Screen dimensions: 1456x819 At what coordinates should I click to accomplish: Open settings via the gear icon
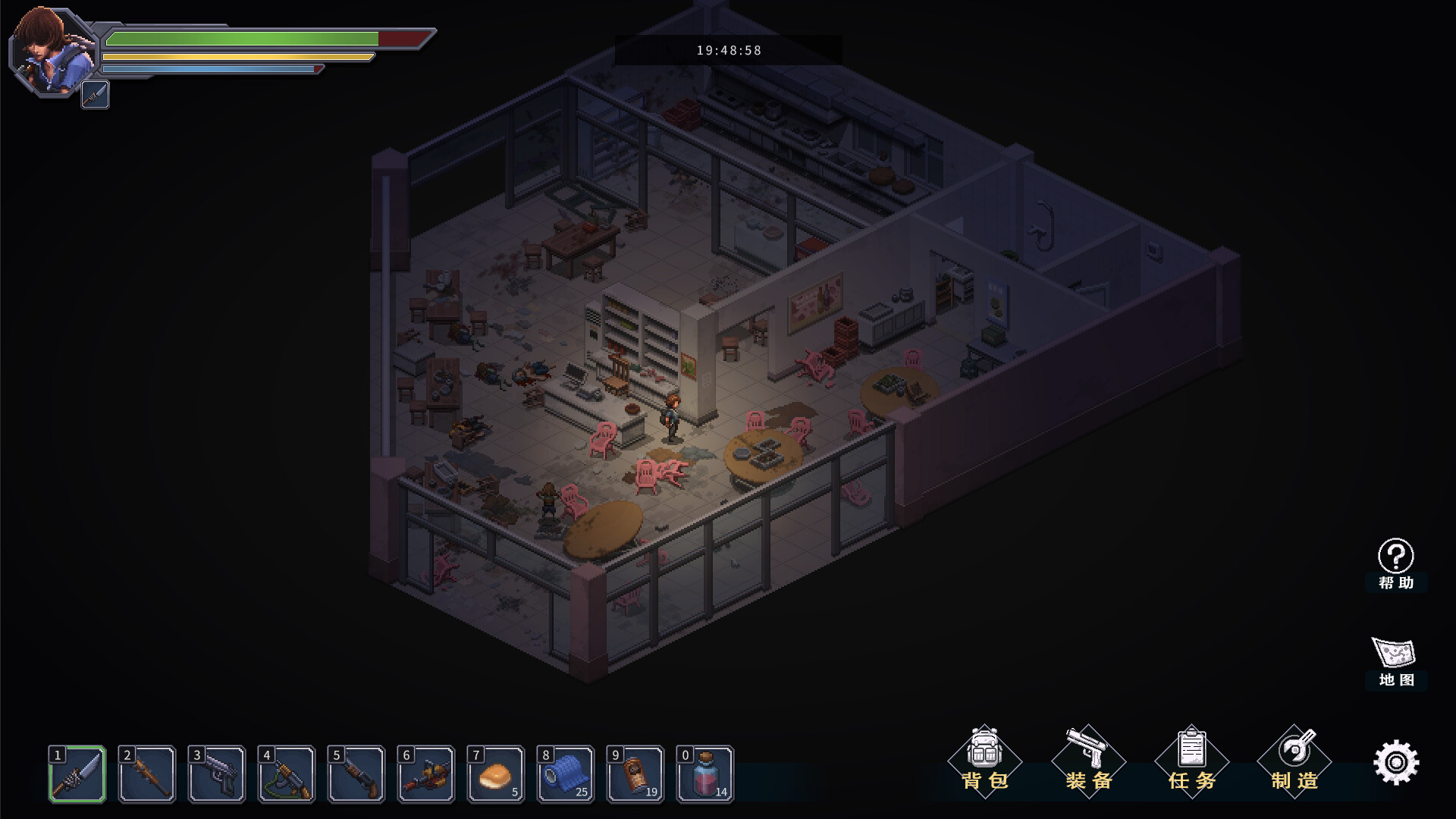[1396, 762]
